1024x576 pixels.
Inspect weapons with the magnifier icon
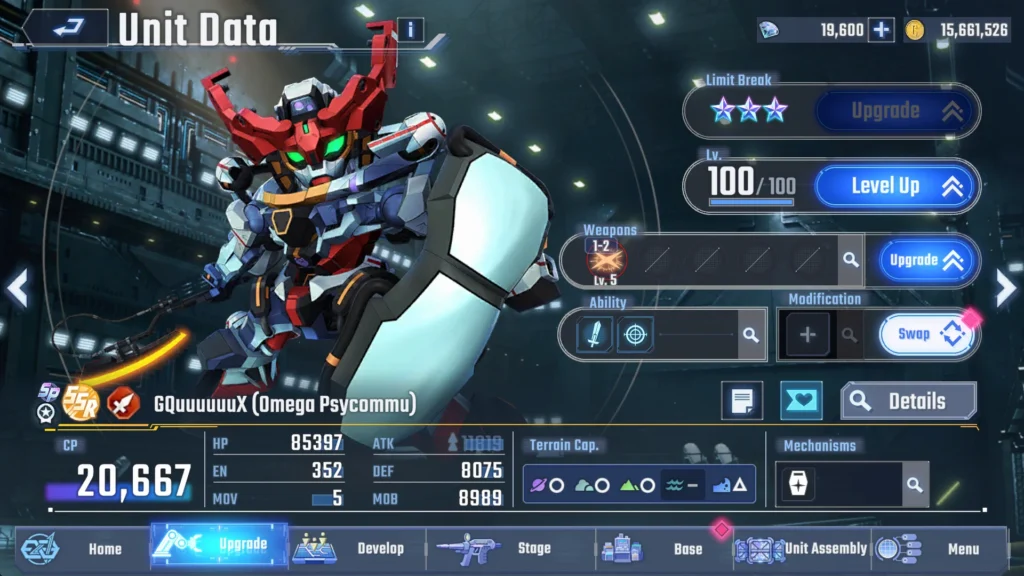pyautogui.click(x=850, y=260)
